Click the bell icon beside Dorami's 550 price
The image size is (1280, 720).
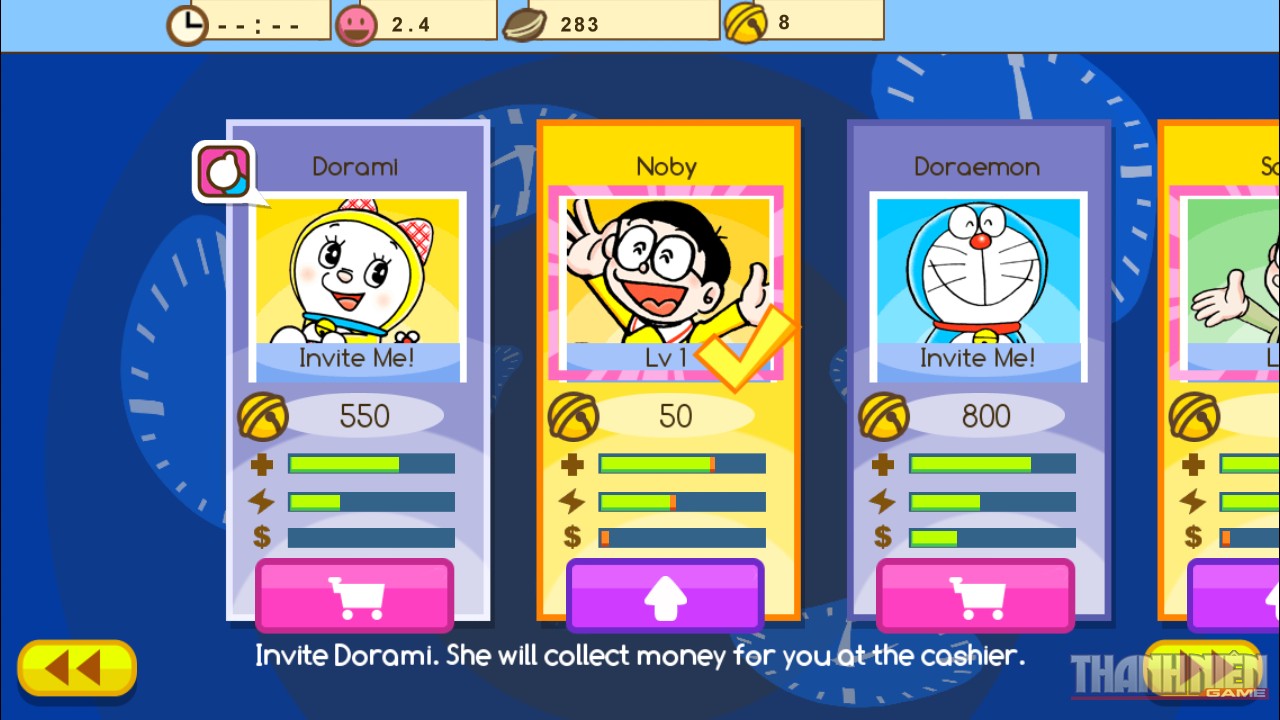click(264, 414)
